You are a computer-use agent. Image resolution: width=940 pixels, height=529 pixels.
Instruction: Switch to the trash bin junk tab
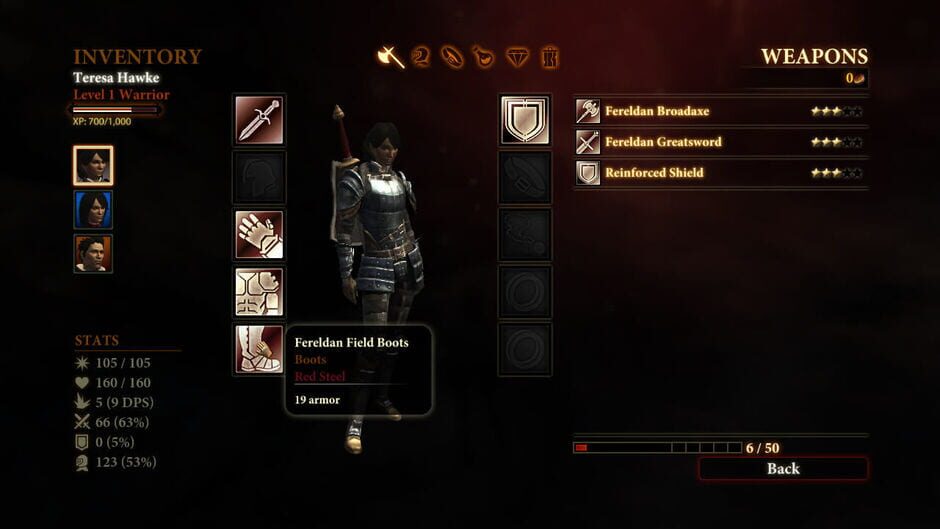coord(549,57)
